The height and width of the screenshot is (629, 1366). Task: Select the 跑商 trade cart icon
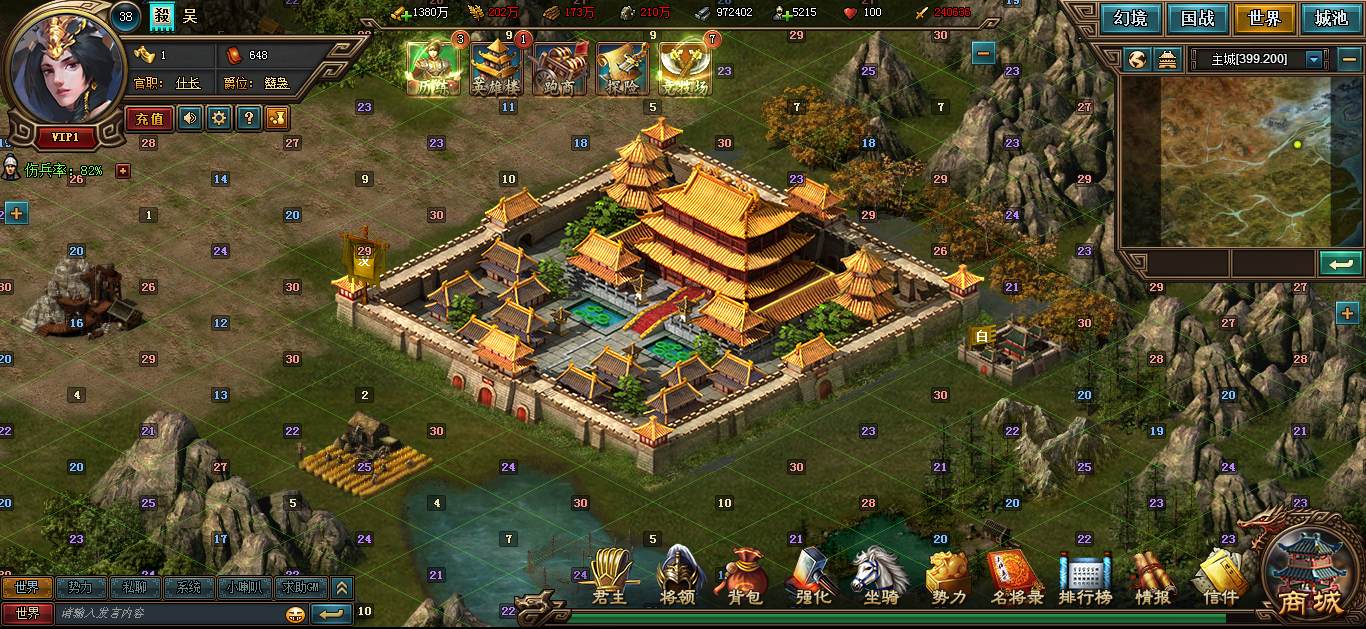tap(558, 68)
